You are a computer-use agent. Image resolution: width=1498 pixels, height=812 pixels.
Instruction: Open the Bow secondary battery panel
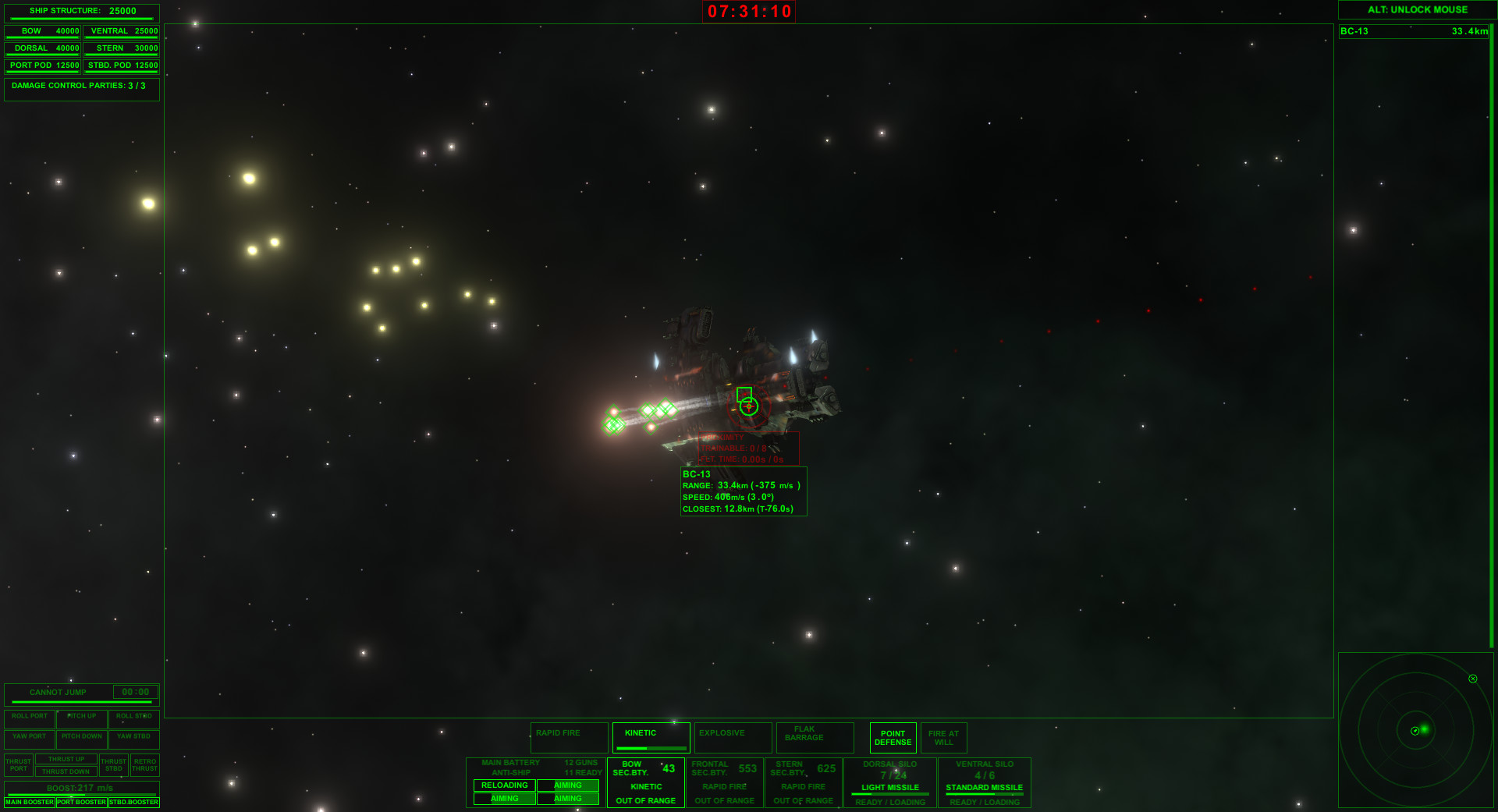645,782
